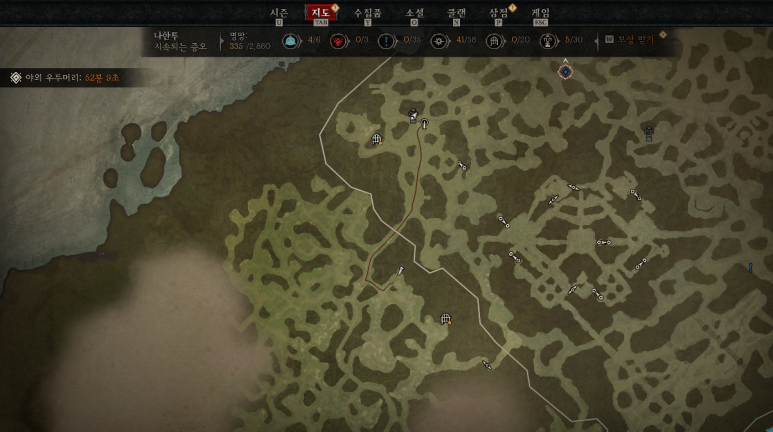Select the 야외 우두머리 world boss timer icon

(x=16, y=77)
